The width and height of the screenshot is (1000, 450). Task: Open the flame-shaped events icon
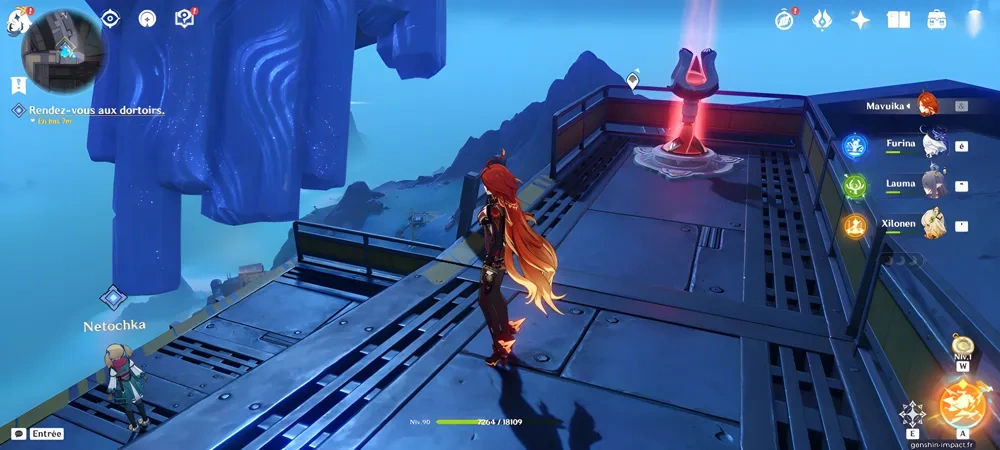[822, 19]
